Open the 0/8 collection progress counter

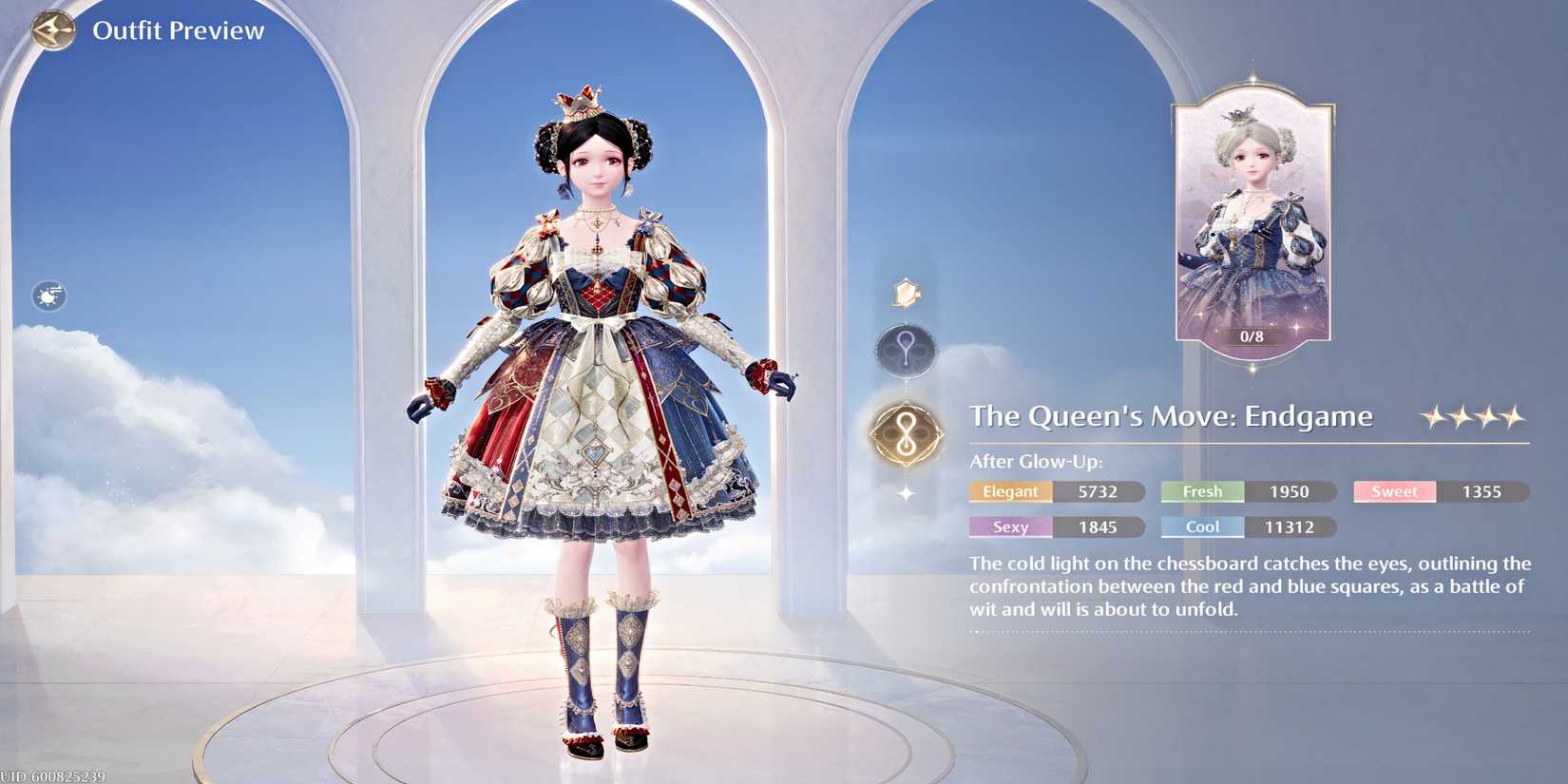(1252, 336)
